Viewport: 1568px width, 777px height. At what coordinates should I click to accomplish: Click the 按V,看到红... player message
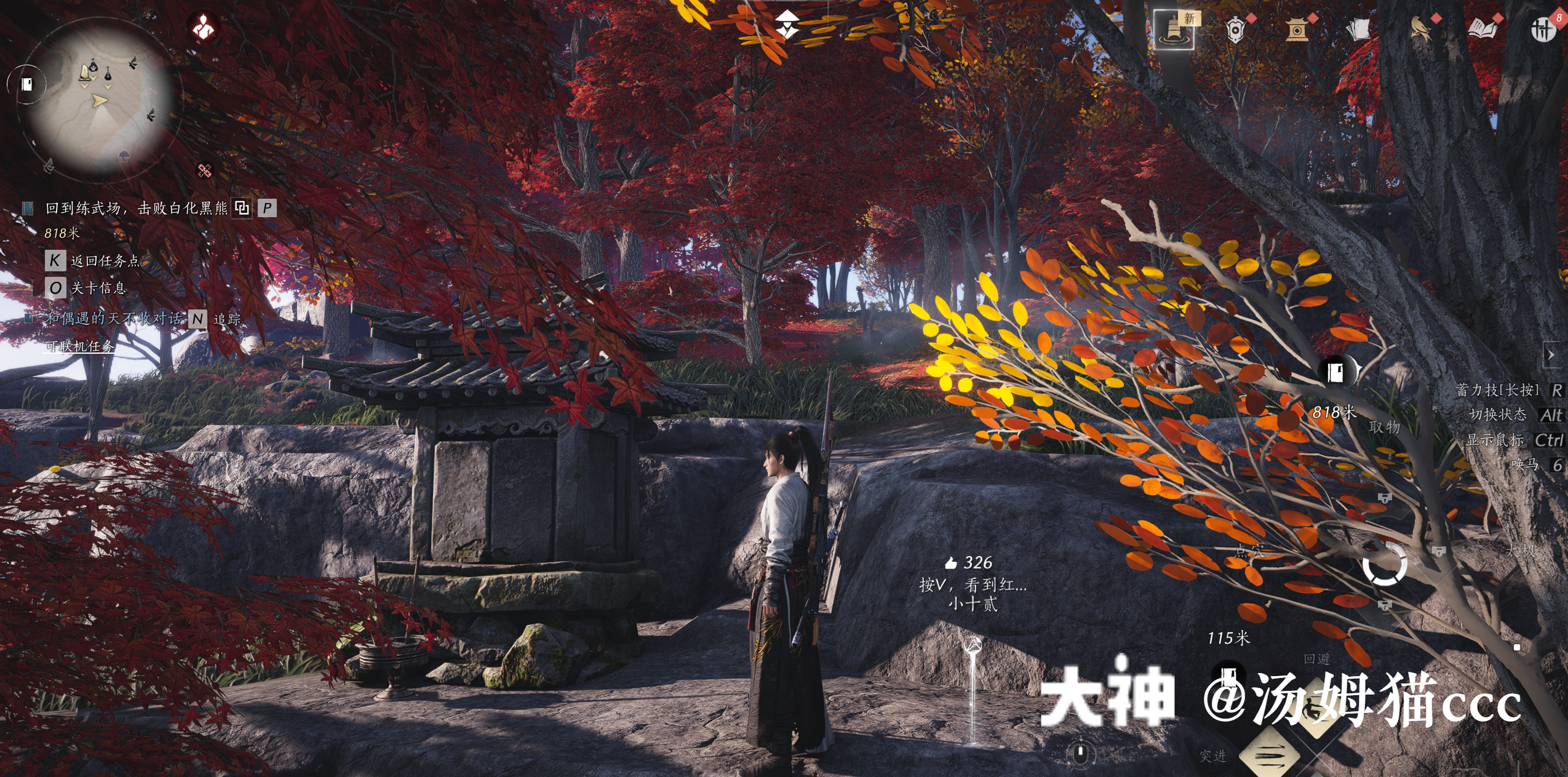[973, 584]
